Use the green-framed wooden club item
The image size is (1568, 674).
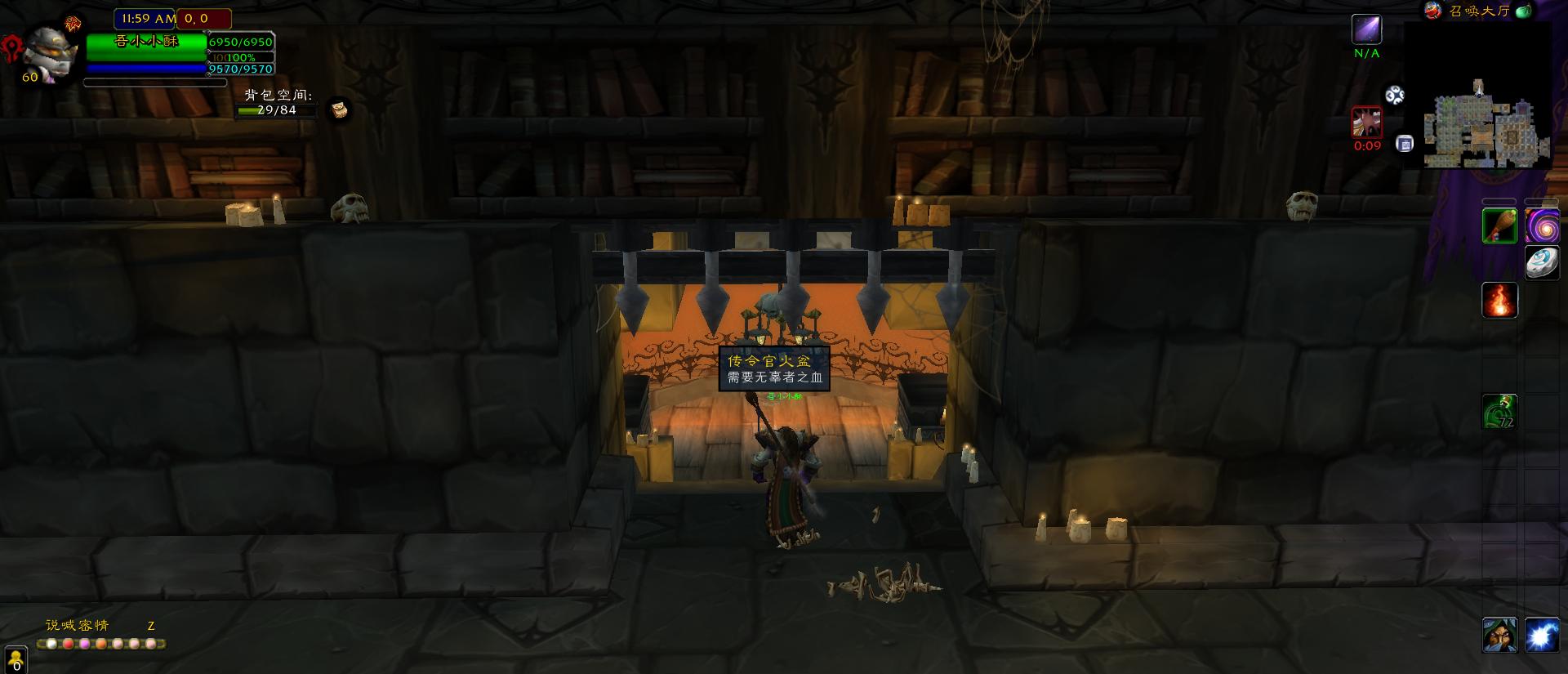click(1499, 225)
